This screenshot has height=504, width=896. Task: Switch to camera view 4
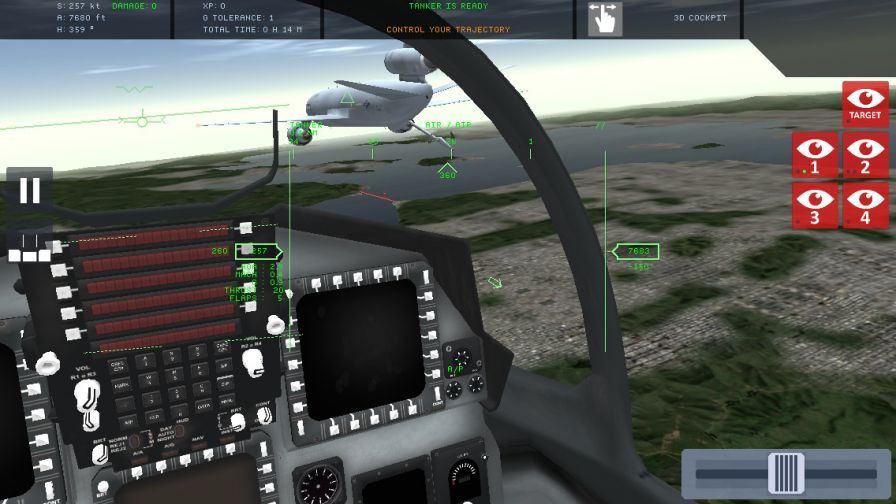[865, 206]
